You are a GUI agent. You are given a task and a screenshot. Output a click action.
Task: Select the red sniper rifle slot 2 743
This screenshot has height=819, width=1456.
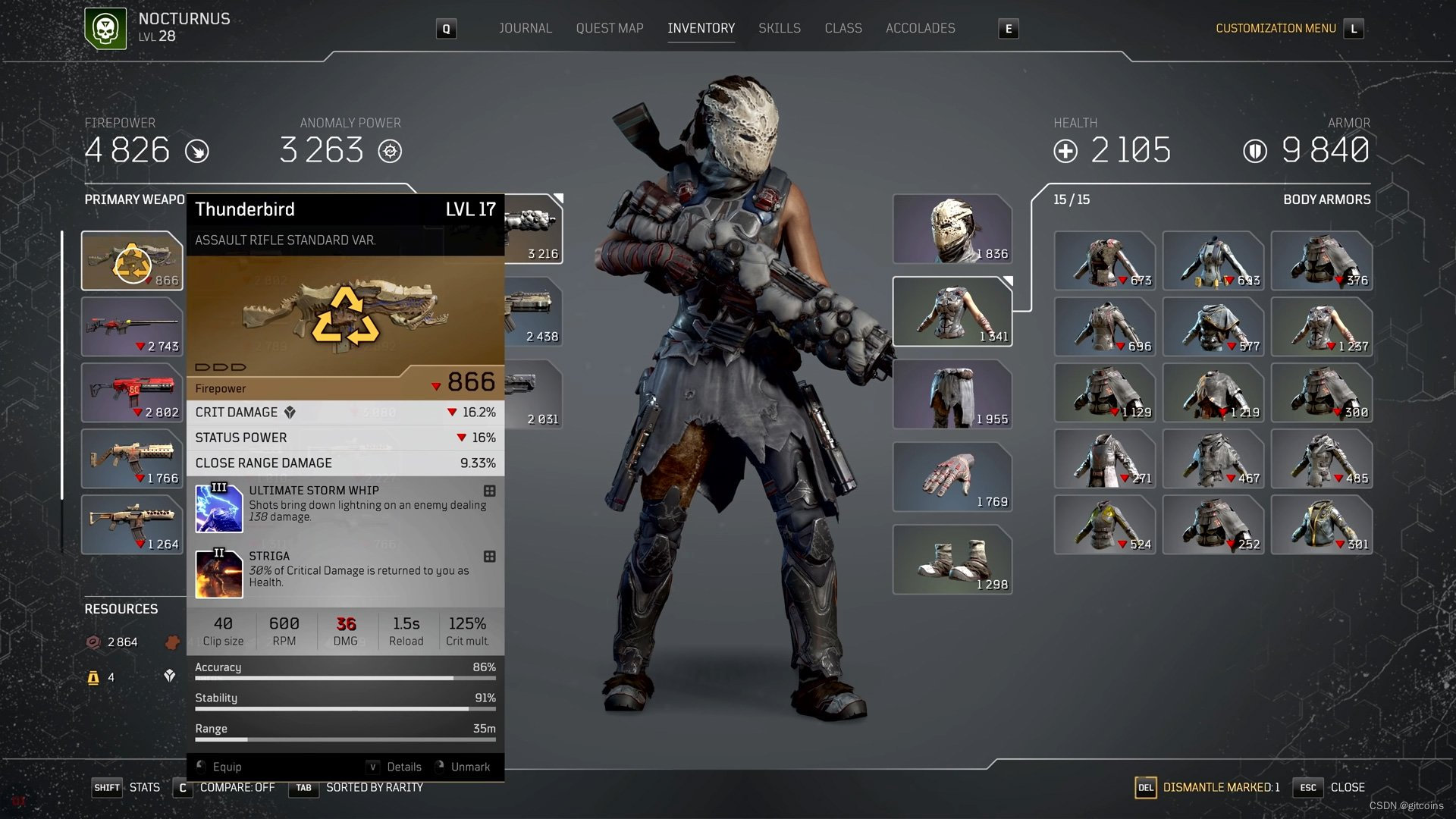[x=132, y=327]
